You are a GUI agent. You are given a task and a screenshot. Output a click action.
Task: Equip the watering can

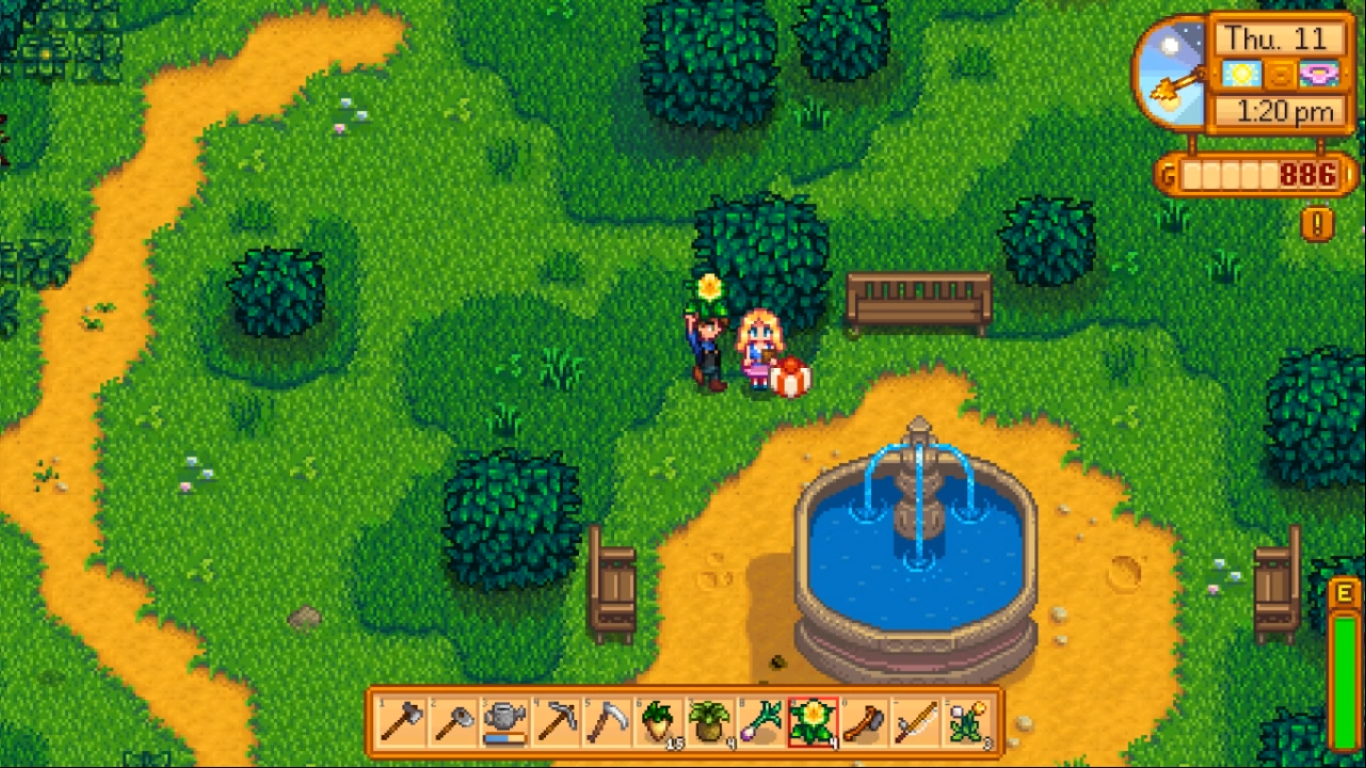[505, 722]
